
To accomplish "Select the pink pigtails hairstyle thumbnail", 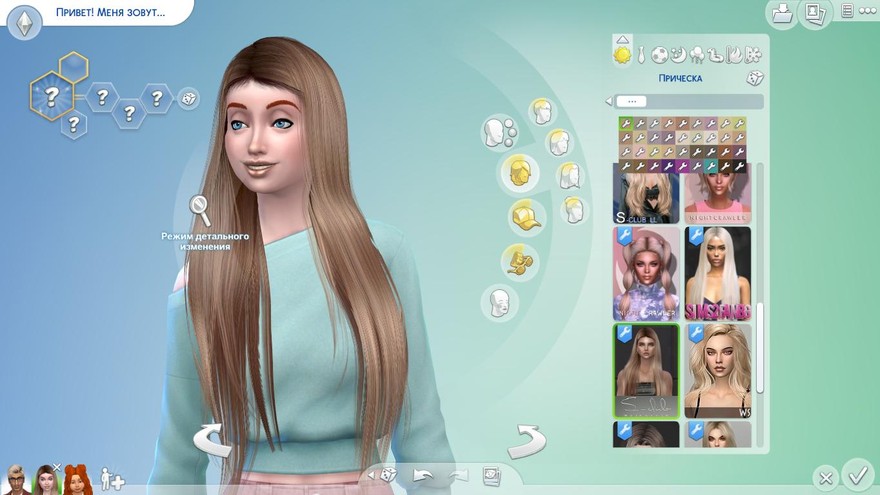I will [646, 272].
